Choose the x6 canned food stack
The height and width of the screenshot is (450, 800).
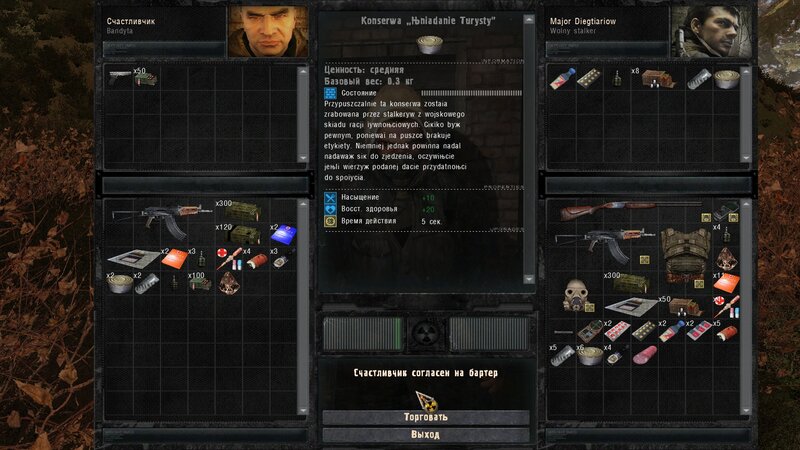tap(590, 355)
